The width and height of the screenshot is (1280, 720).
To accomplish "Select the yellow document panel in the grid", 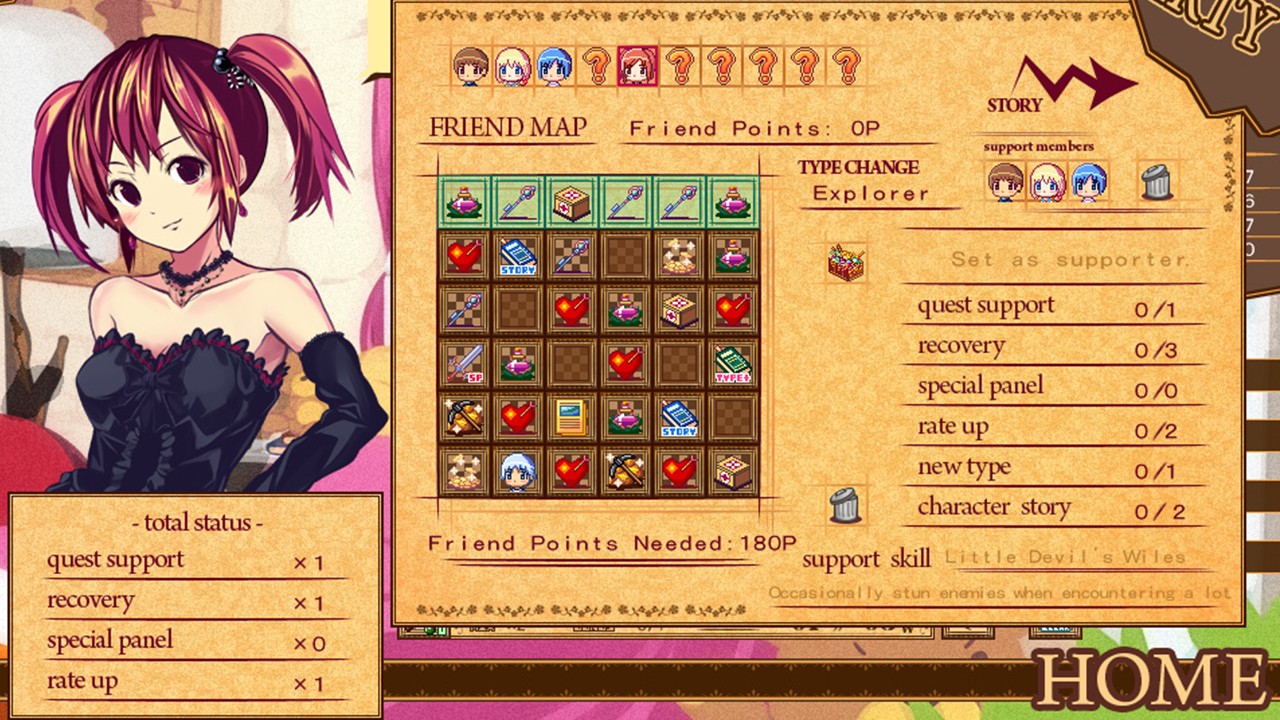I will tap(571, 417).
